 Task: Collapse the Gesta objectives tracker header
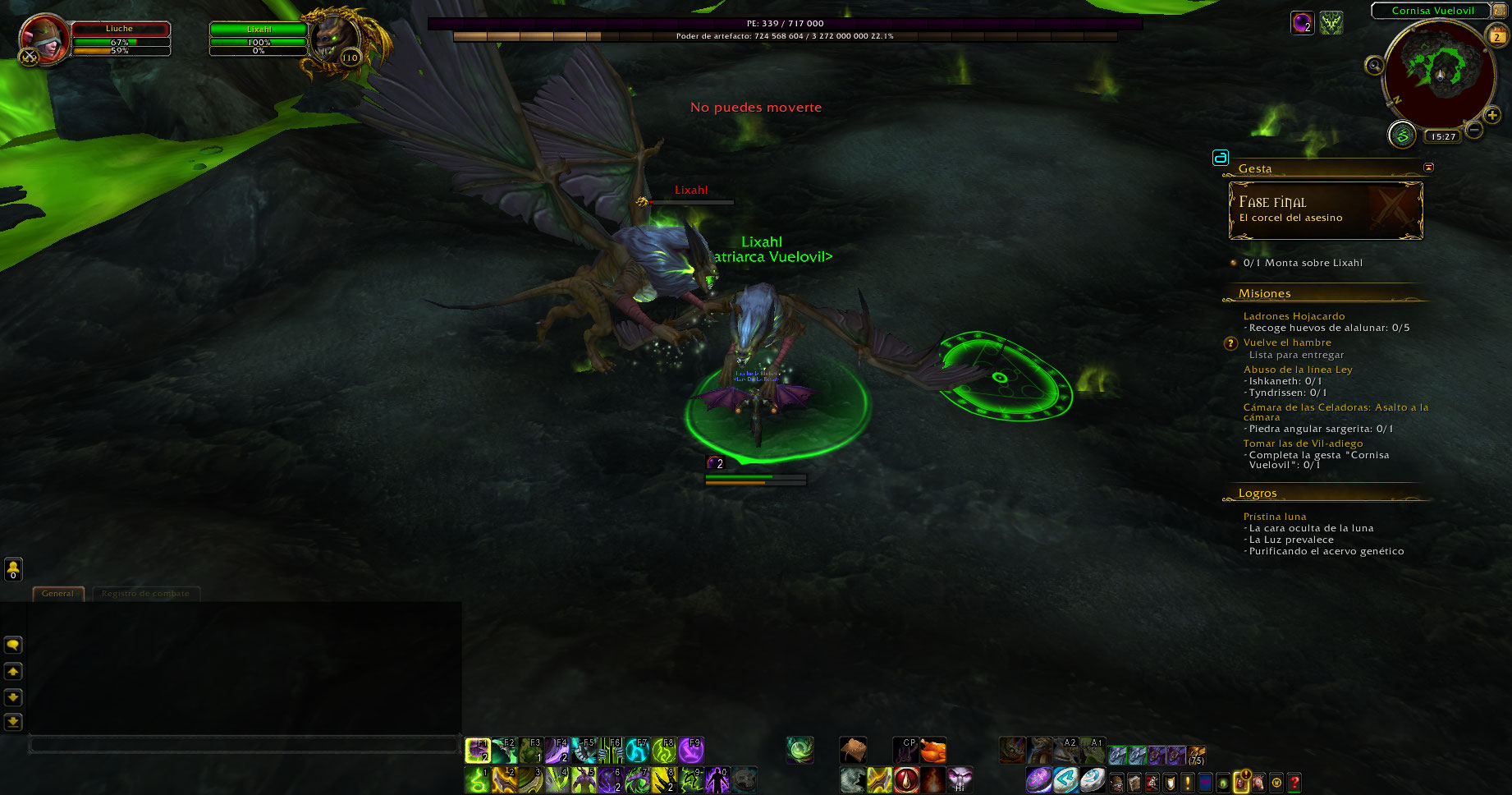(x=1428, y=168)
